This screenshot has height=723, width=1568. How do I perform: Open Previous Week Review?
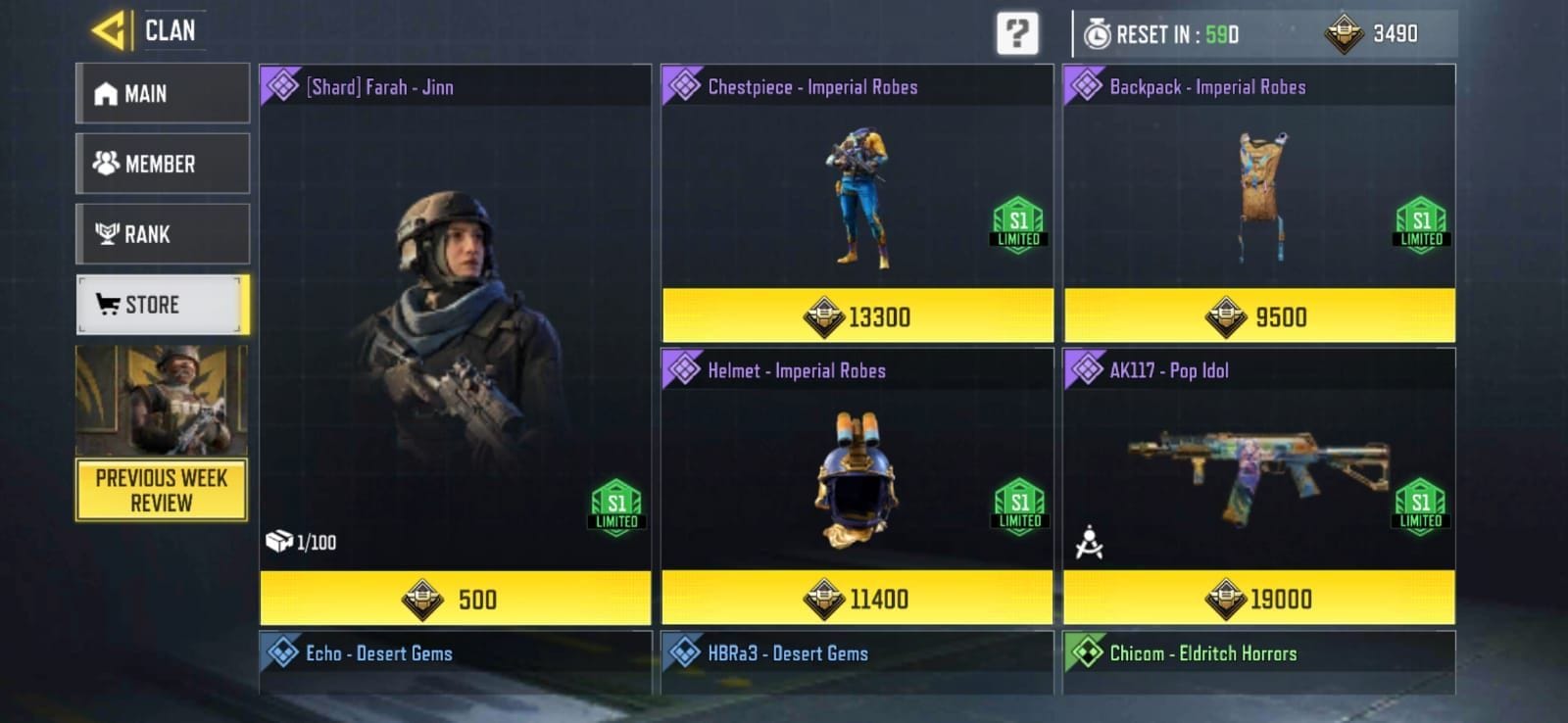coord(161,490)
